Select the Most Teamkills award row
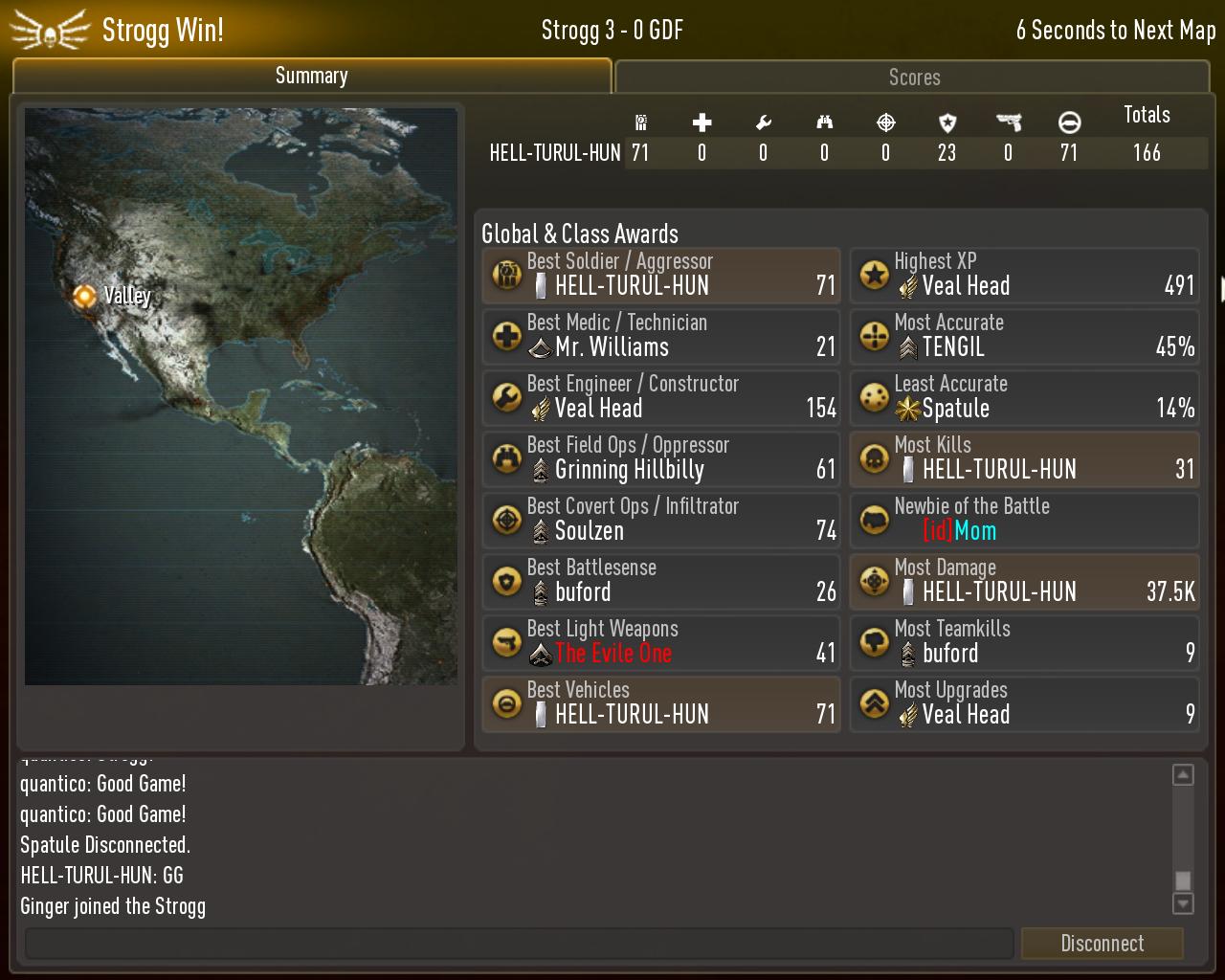The width and height of the screenshot is (1225, 980). (x=1024, y=643)
